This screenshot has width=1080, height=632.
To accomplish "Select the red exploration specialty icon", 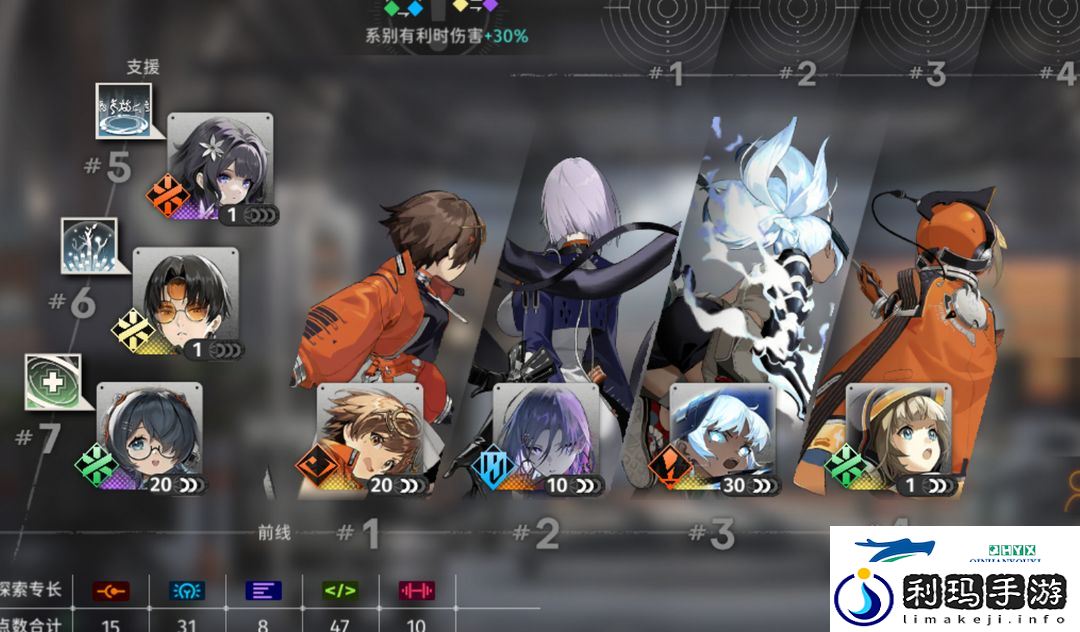I will (108, 590).
